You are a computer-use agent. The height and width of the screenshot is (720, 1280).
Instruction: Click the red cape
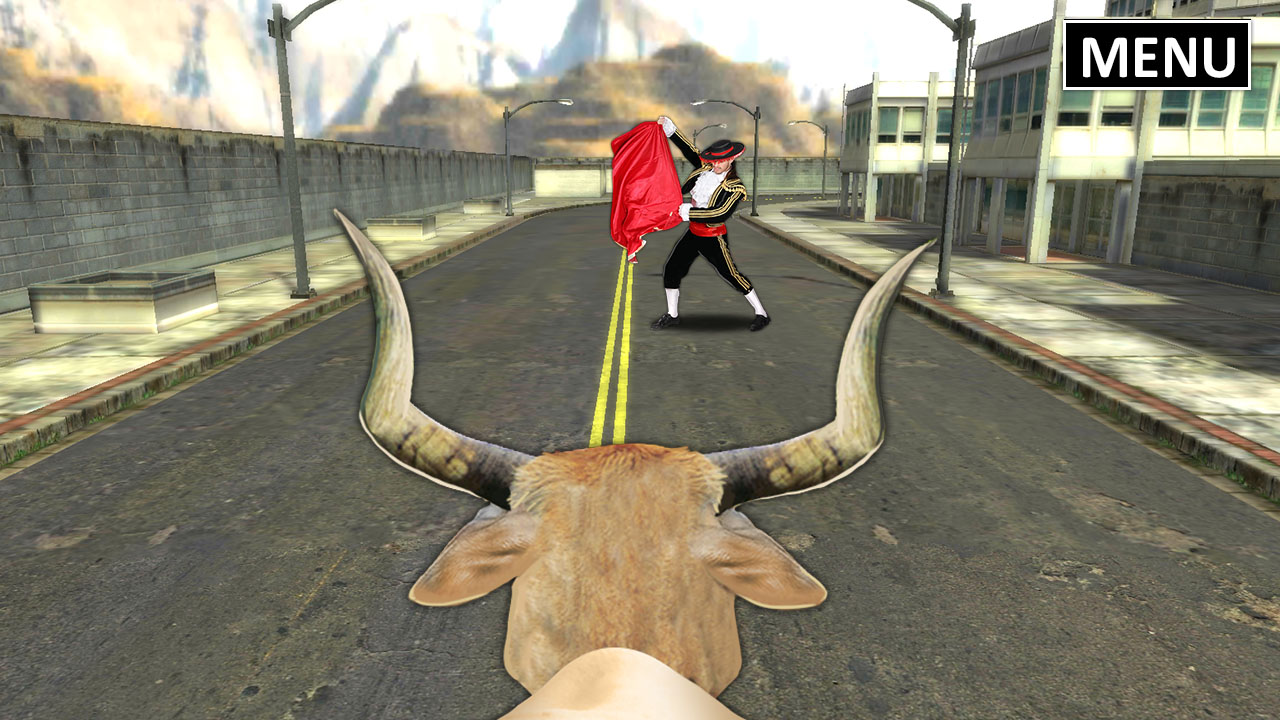pyautogui.click(x=645, y=180)
